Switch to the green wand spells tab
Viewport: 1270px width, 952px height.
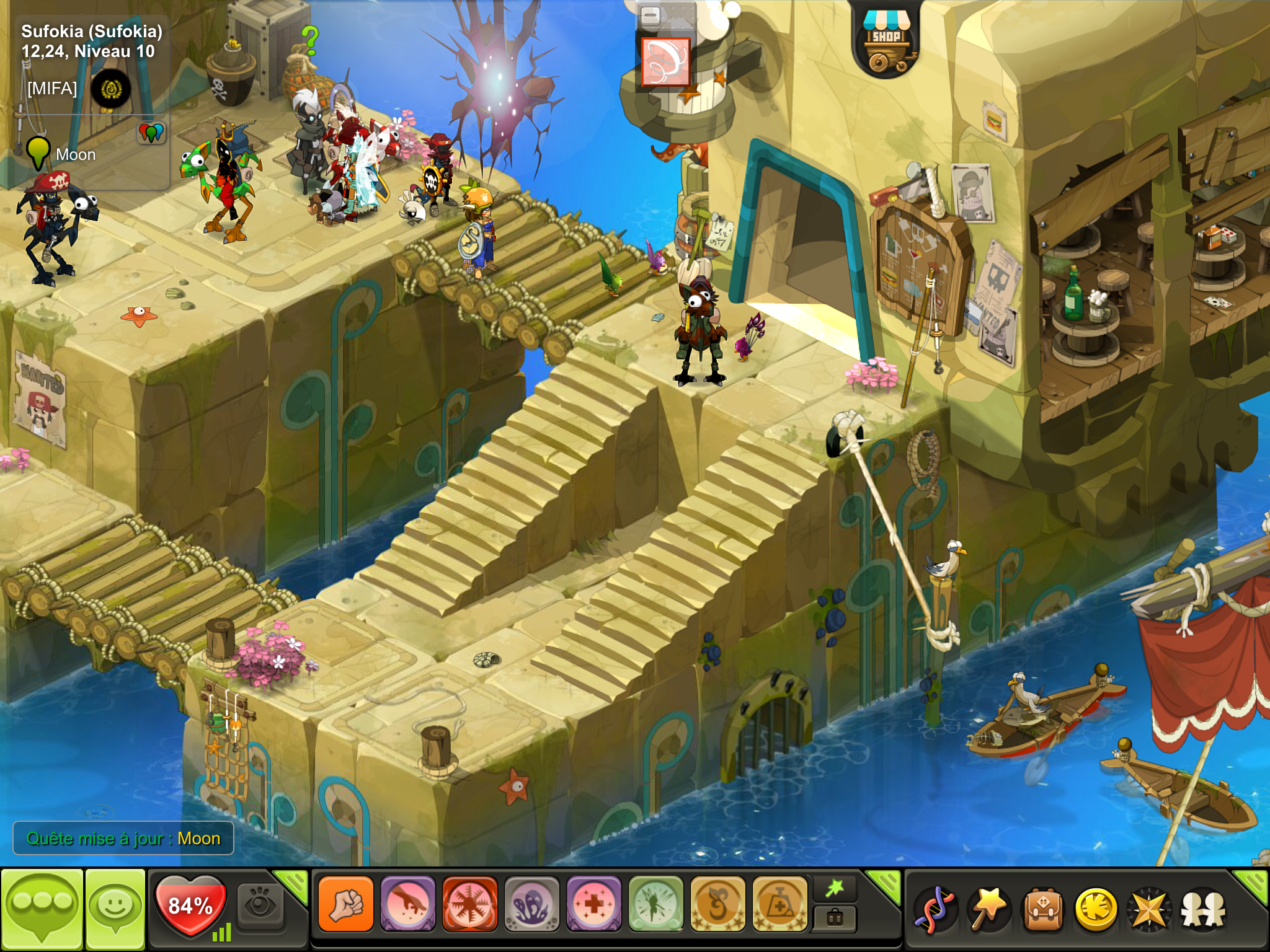[835, 889]
